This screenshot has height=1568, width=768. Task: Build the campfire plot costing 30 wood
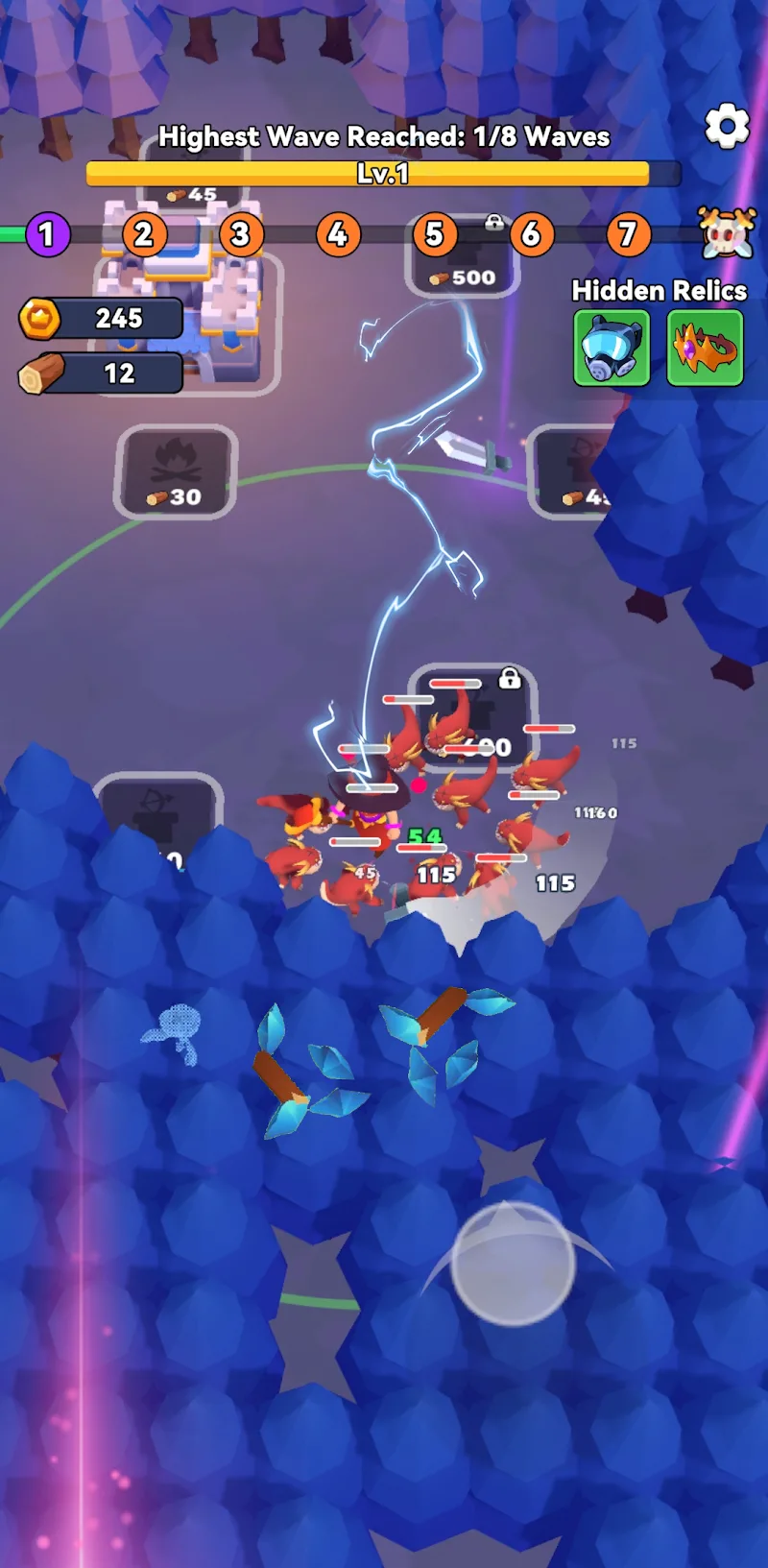176,472
